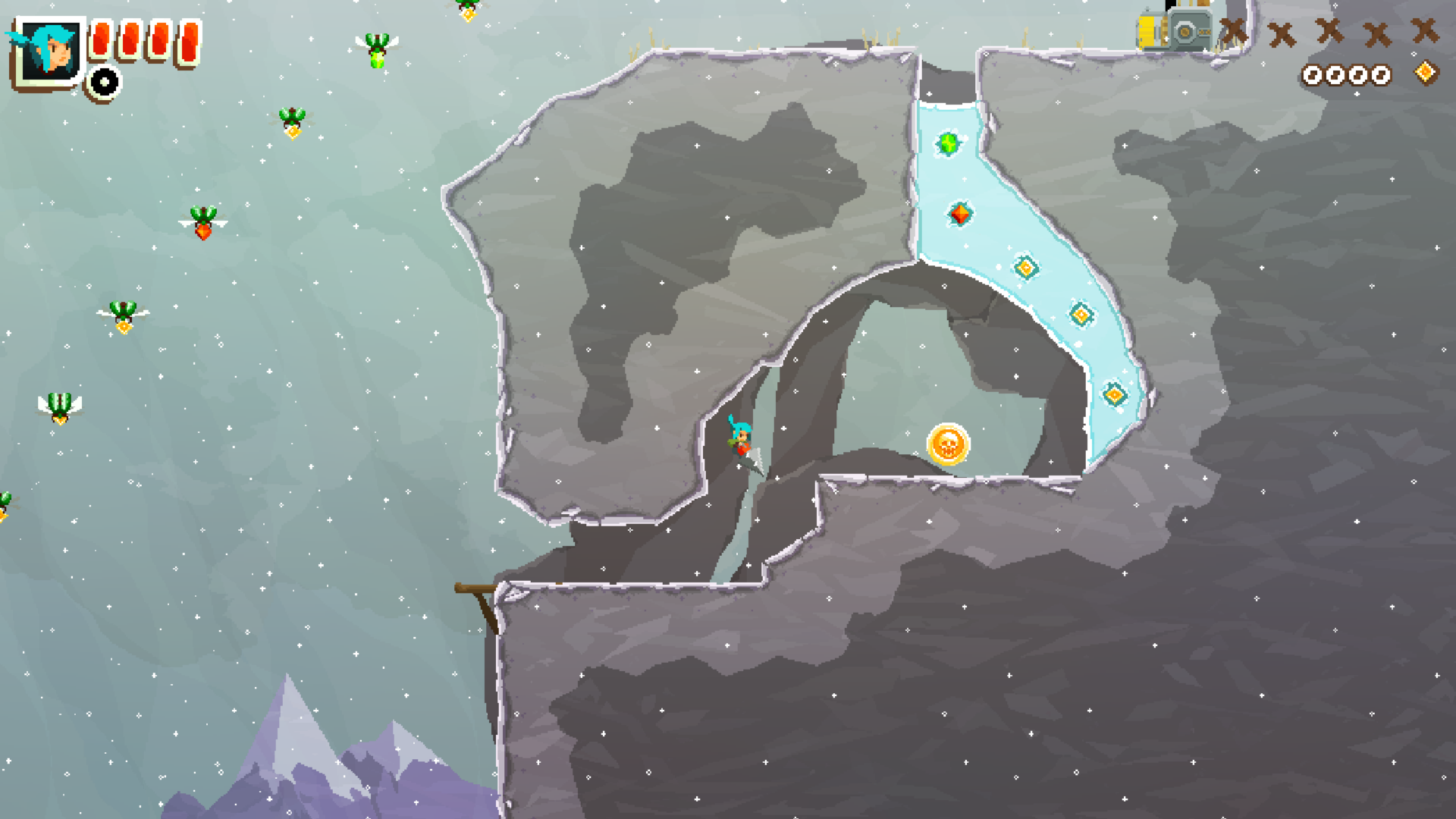Viewport: 1456px width, 819px height.
Task: Toggle the middle wooden X marker
Action: [x=1329, y=30]
